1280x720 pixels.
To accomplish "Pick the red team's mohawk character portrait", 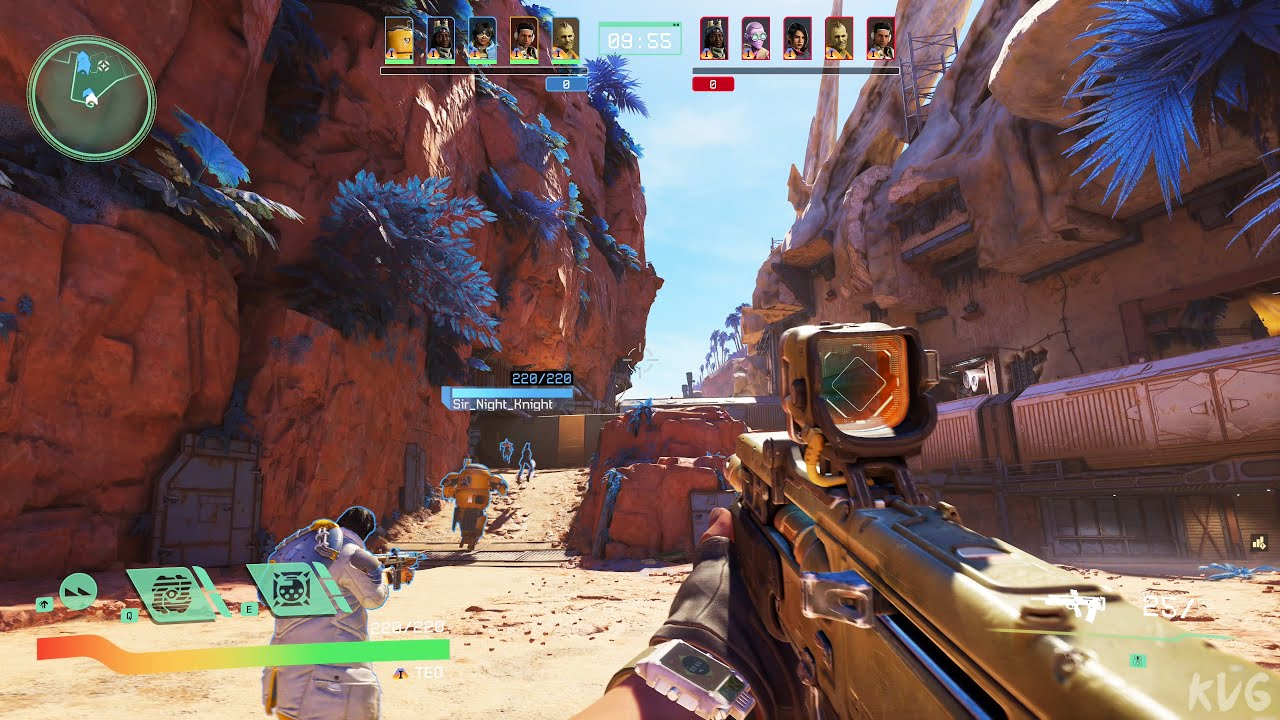I will tap(839, 39).
